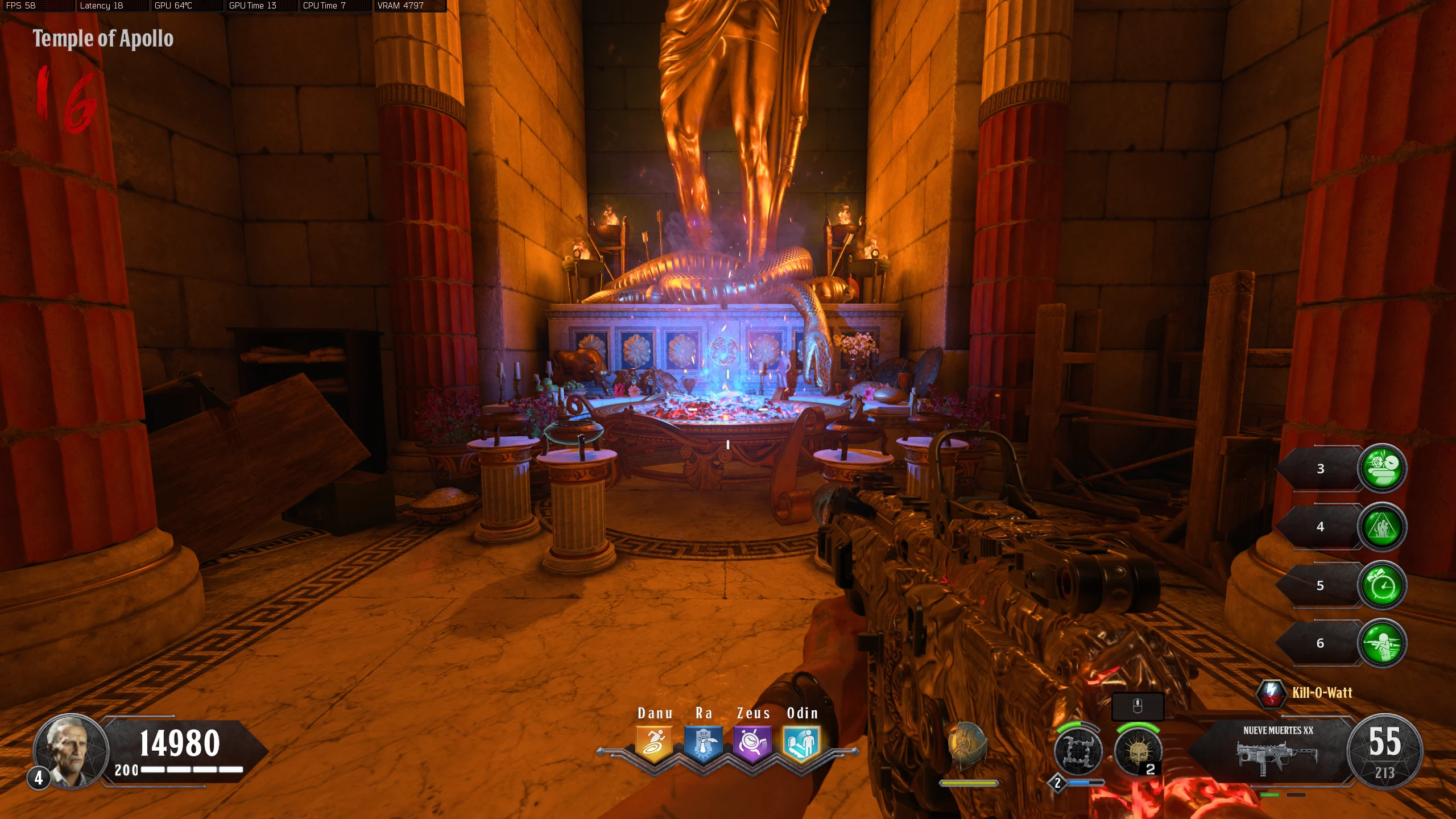Select the Danu perk icon

point(654,743)
